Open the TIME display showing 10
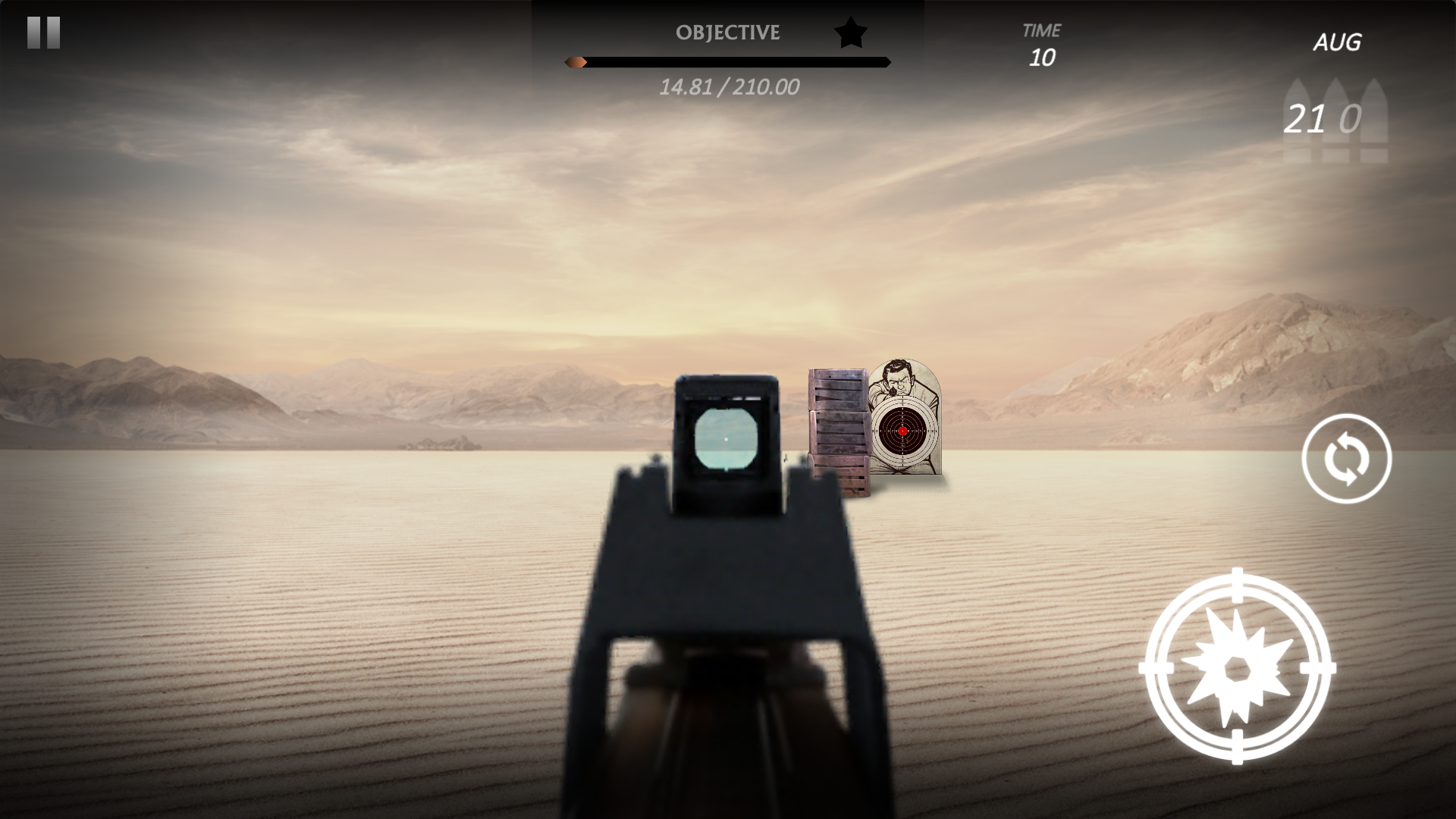Viewport: 1456px width, 819px height. pyautogui.click(x=1044, y=44)
